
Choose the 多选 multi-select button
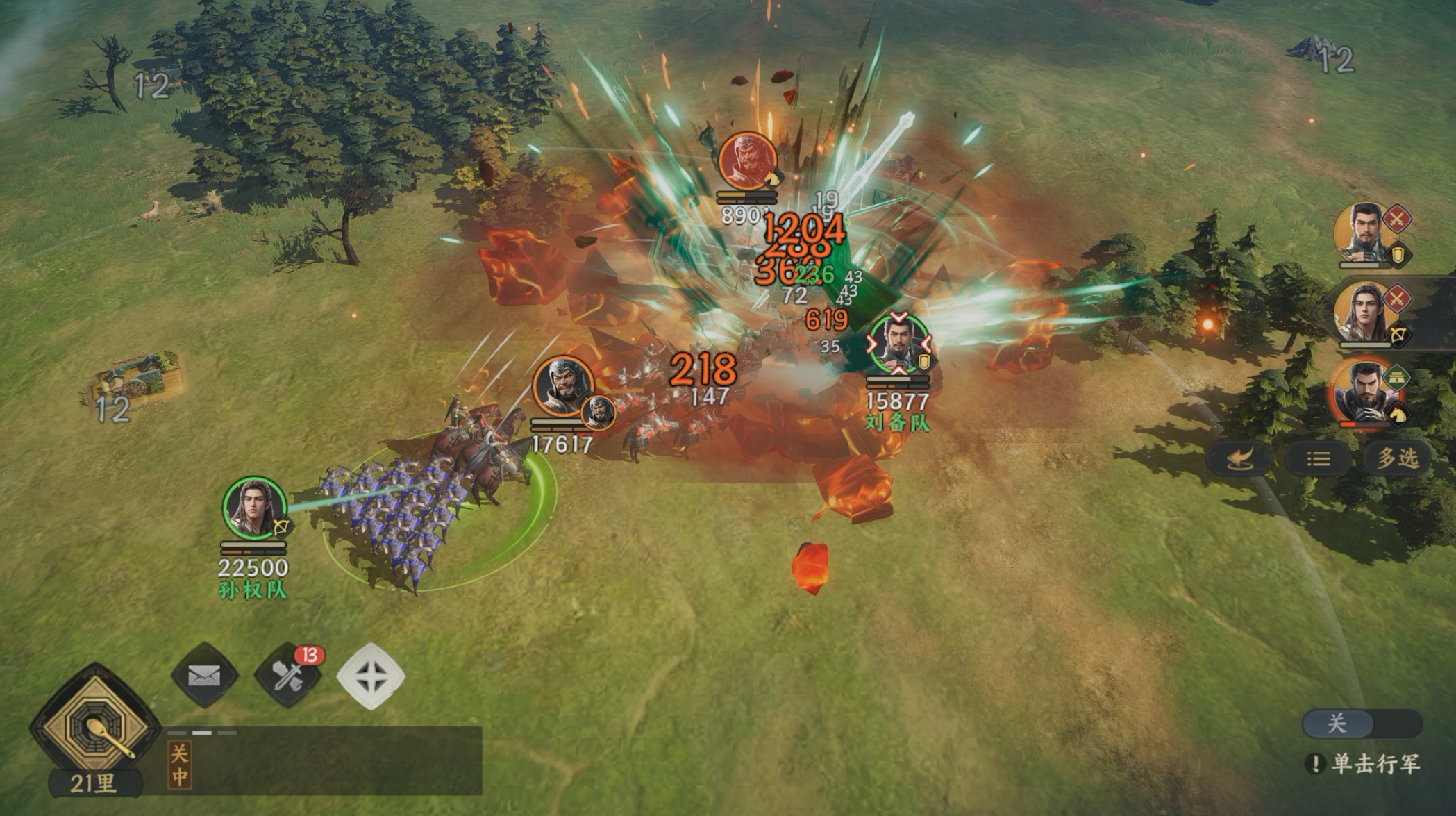[1397, 458]
